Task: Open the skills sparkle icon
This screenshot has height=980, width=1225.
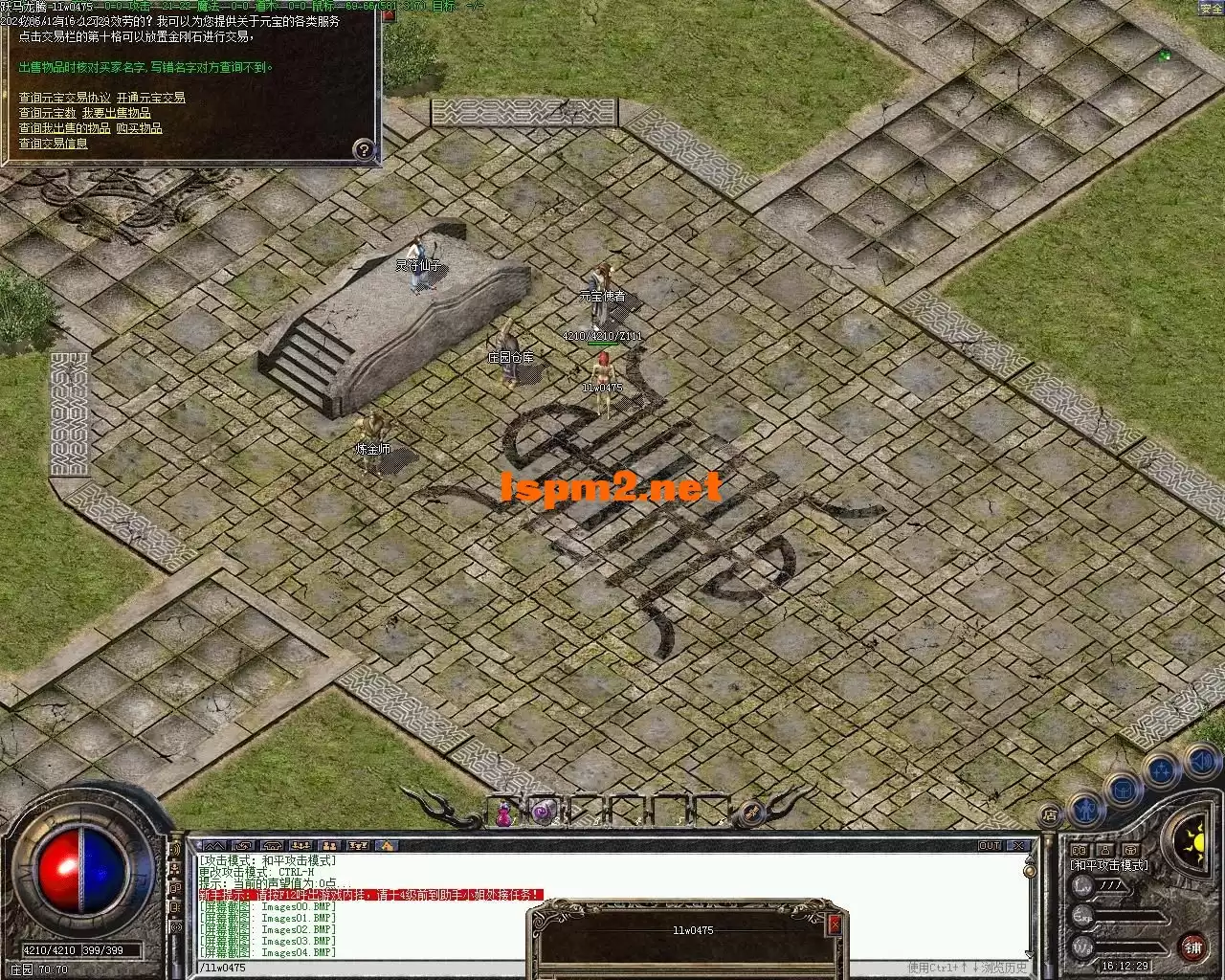Action: click(x=1162, y=769)
